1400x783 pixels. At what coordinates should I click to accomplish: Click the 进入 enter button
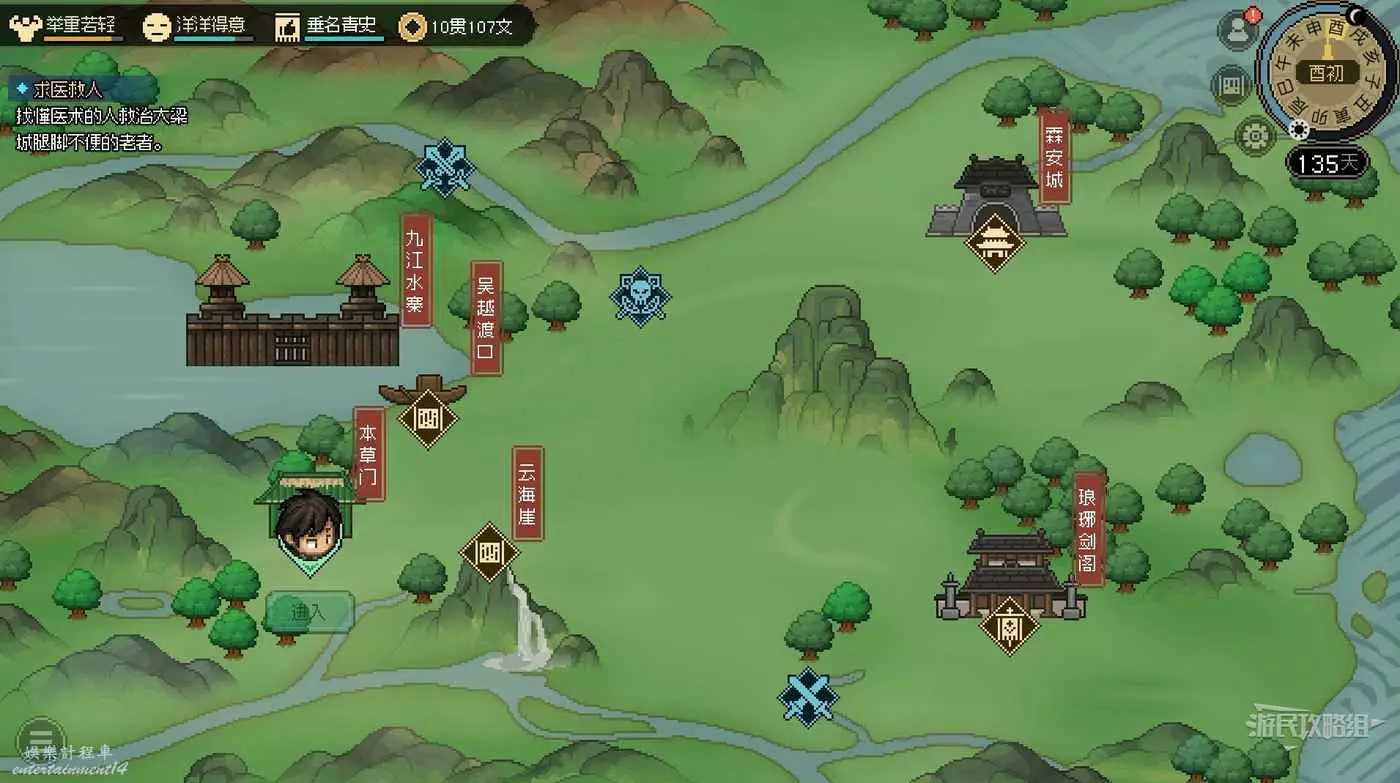(309, 612)
